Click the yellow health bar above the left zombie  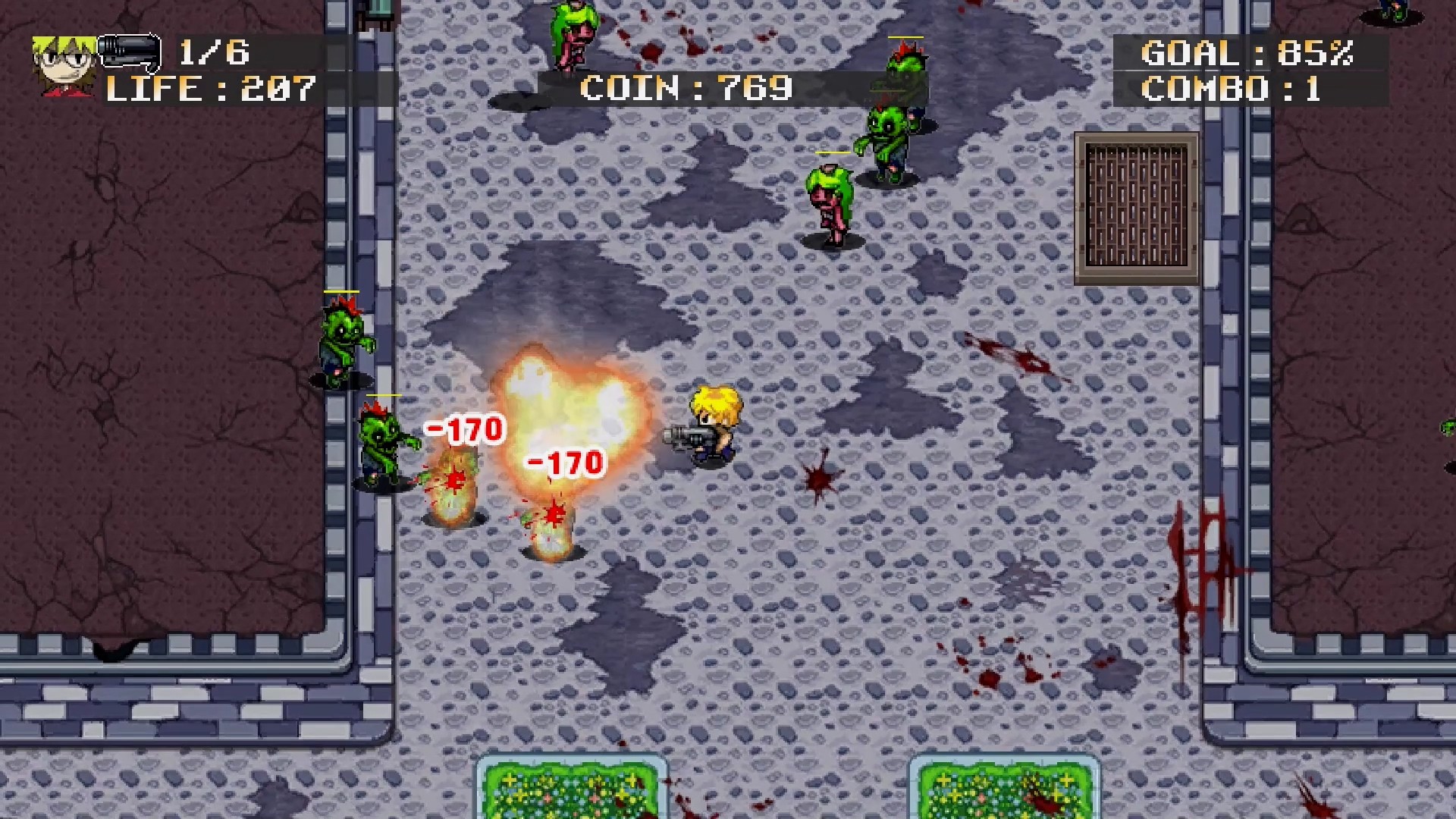pos(344,291)
